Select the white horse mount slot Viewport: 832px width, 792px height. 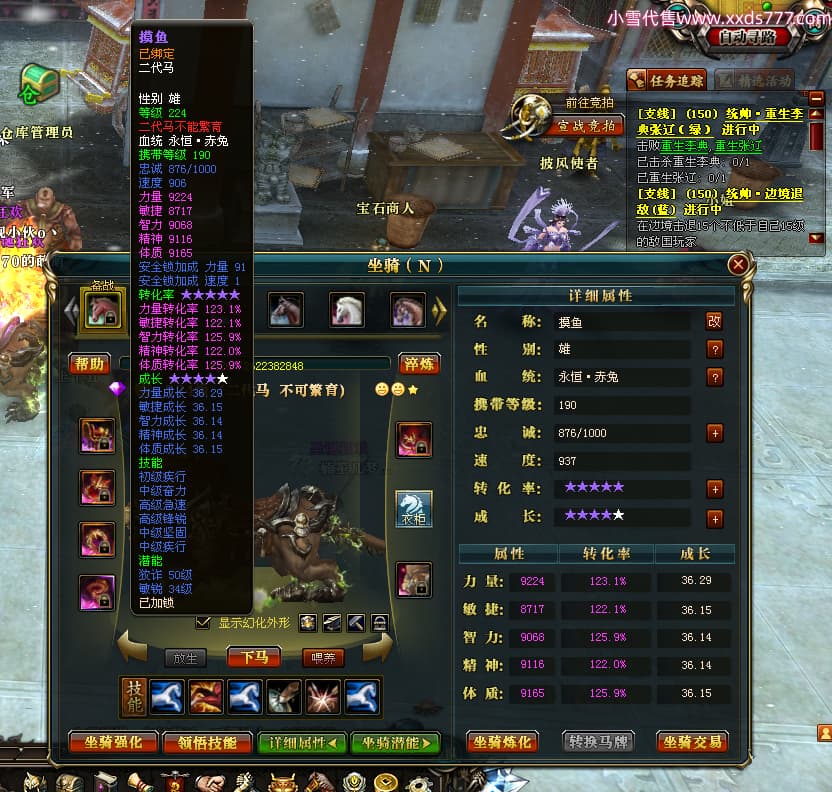click(347, 310)
